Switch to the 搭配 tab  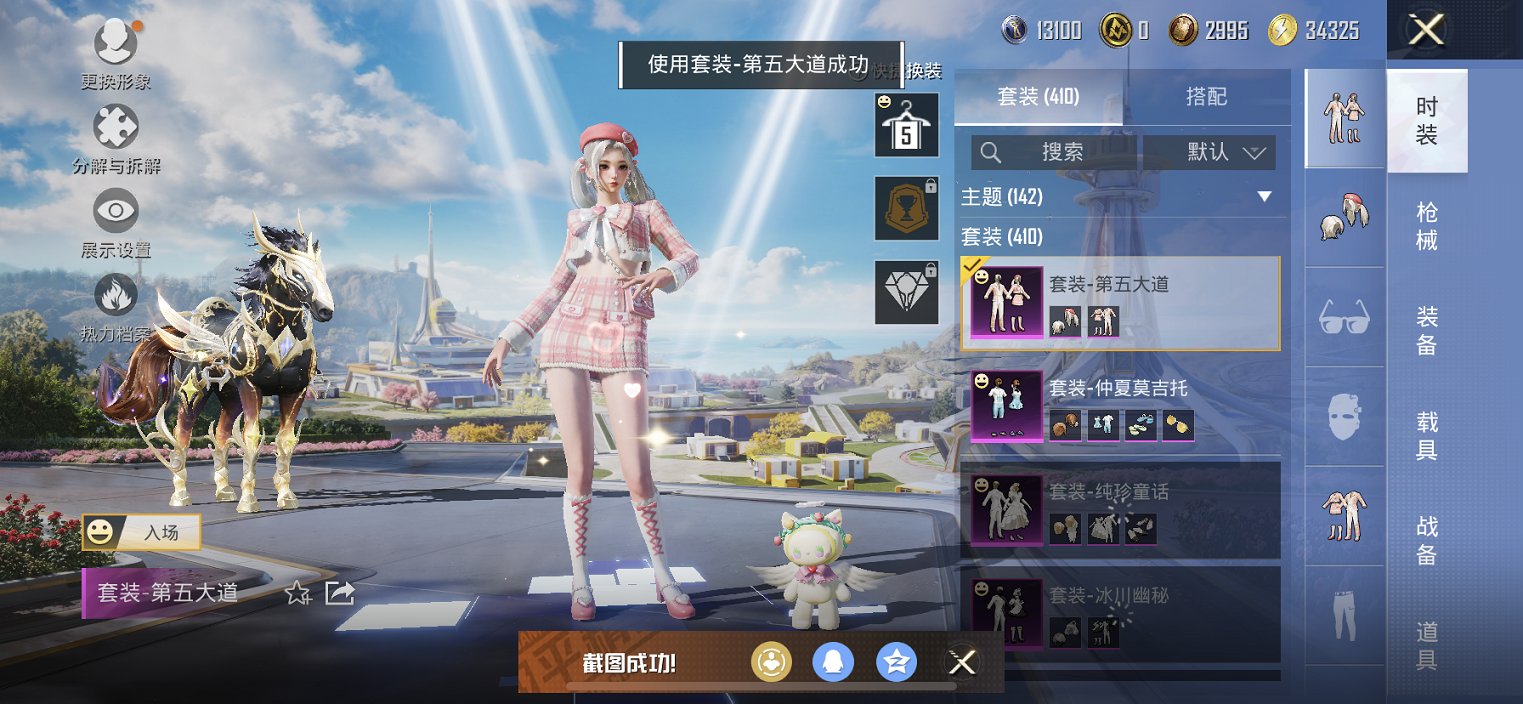pyautogui.click(x=1206, y=97)
